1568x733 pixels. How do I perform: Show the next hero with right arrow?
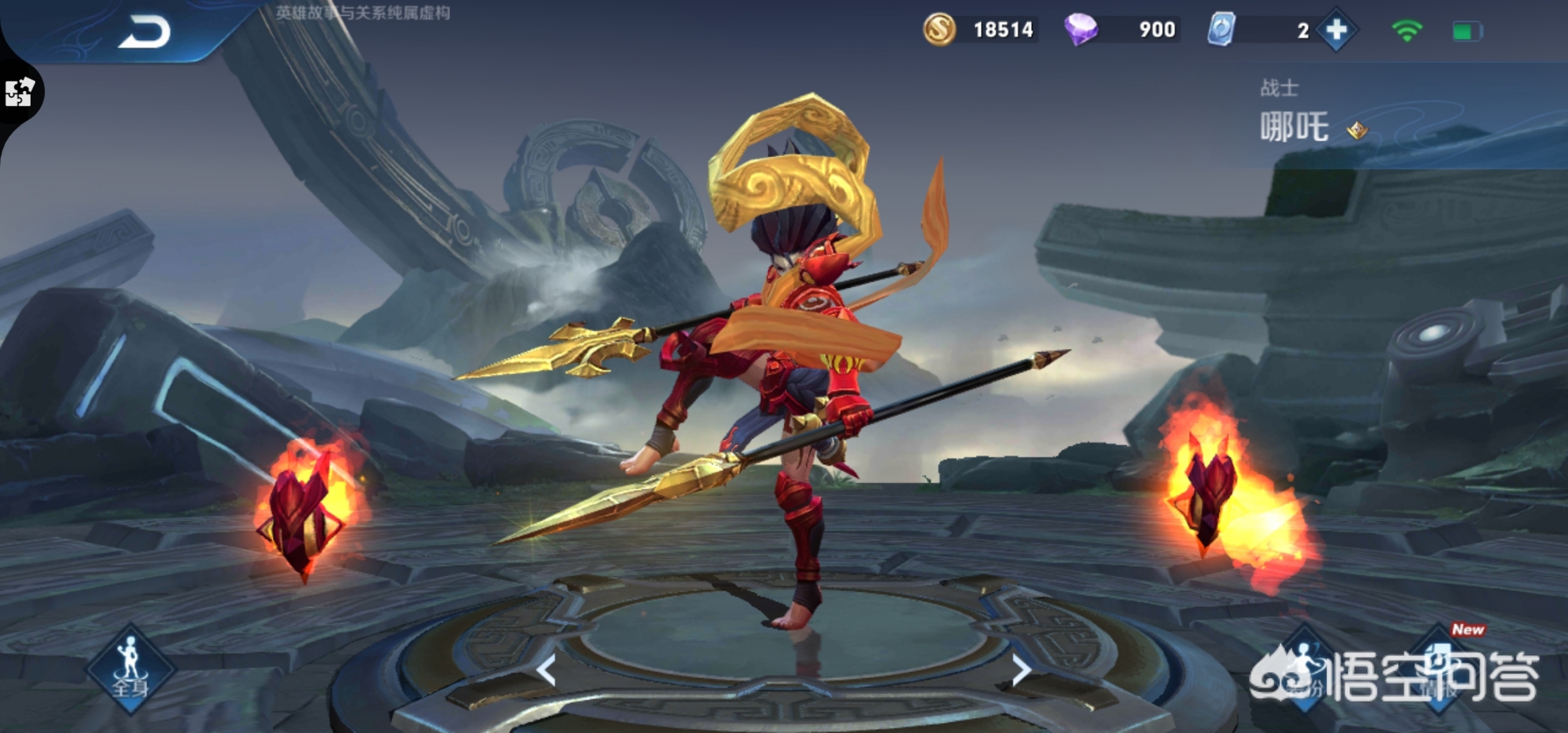coord(1021,670)
